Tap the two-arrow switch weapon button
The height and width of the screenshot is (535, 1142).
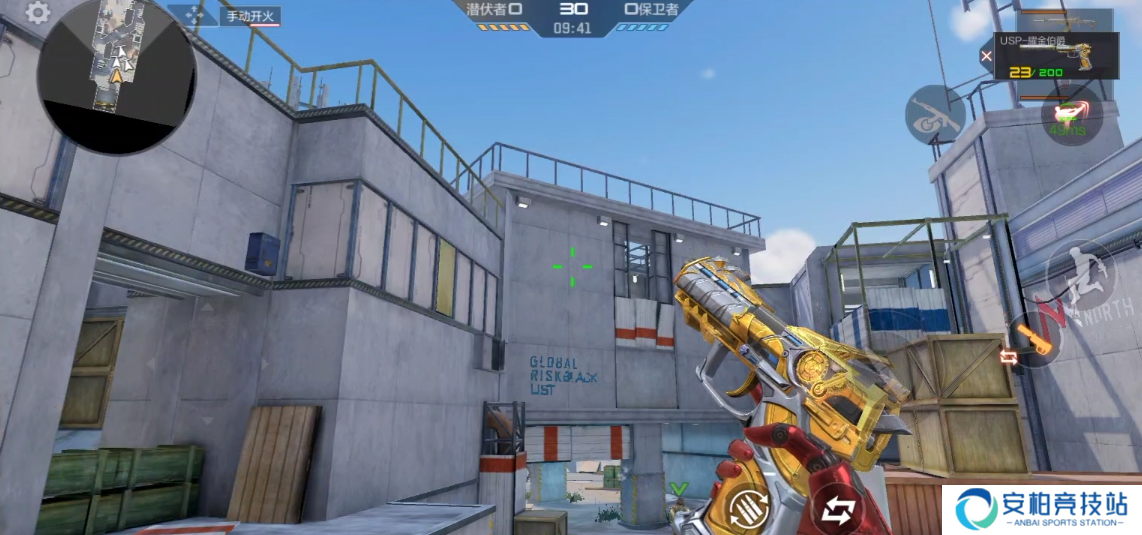(835, 509)
